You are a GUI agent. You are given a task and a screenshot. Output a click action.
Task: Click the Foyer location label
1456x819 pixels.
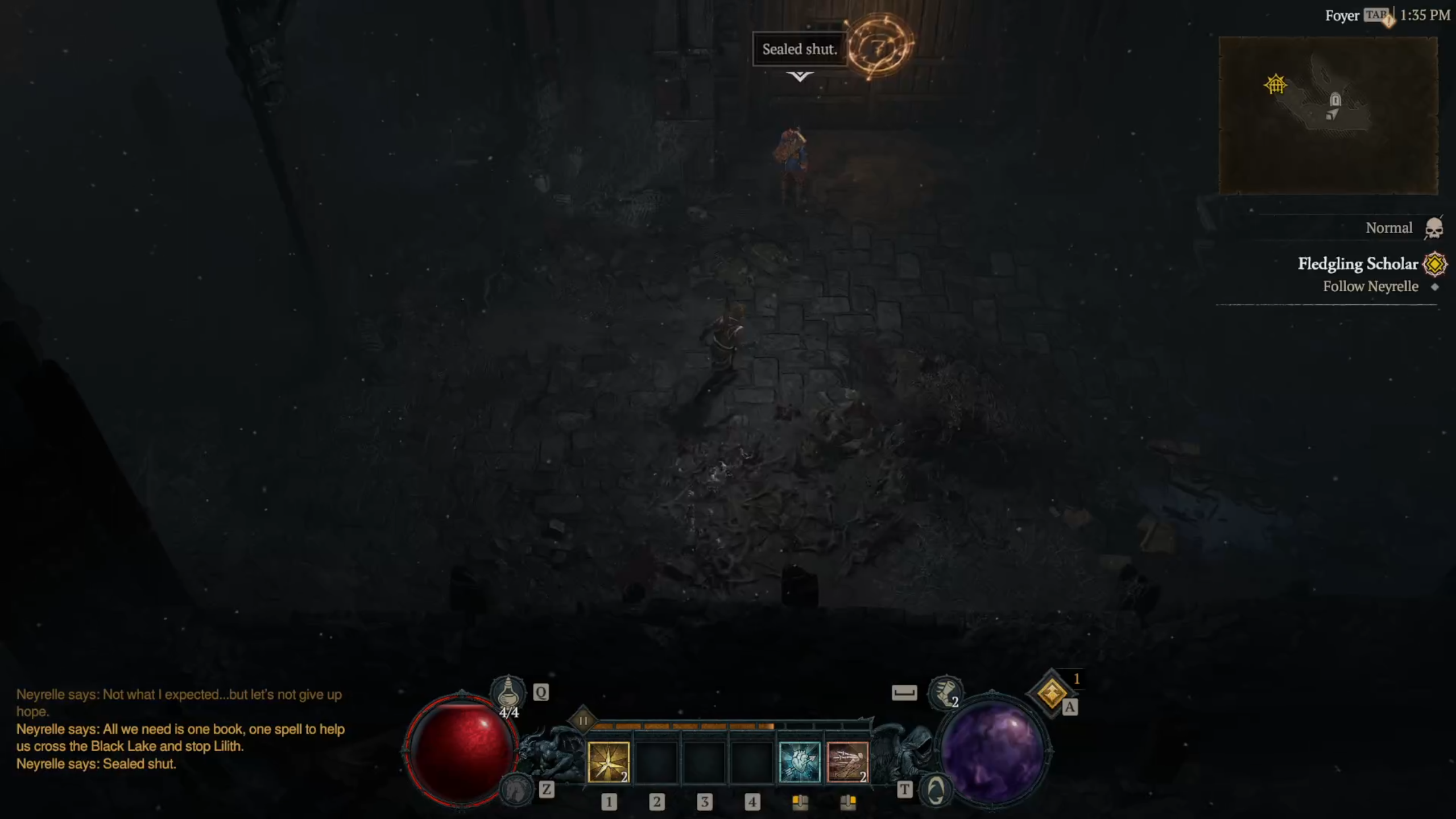point(1342,16)
